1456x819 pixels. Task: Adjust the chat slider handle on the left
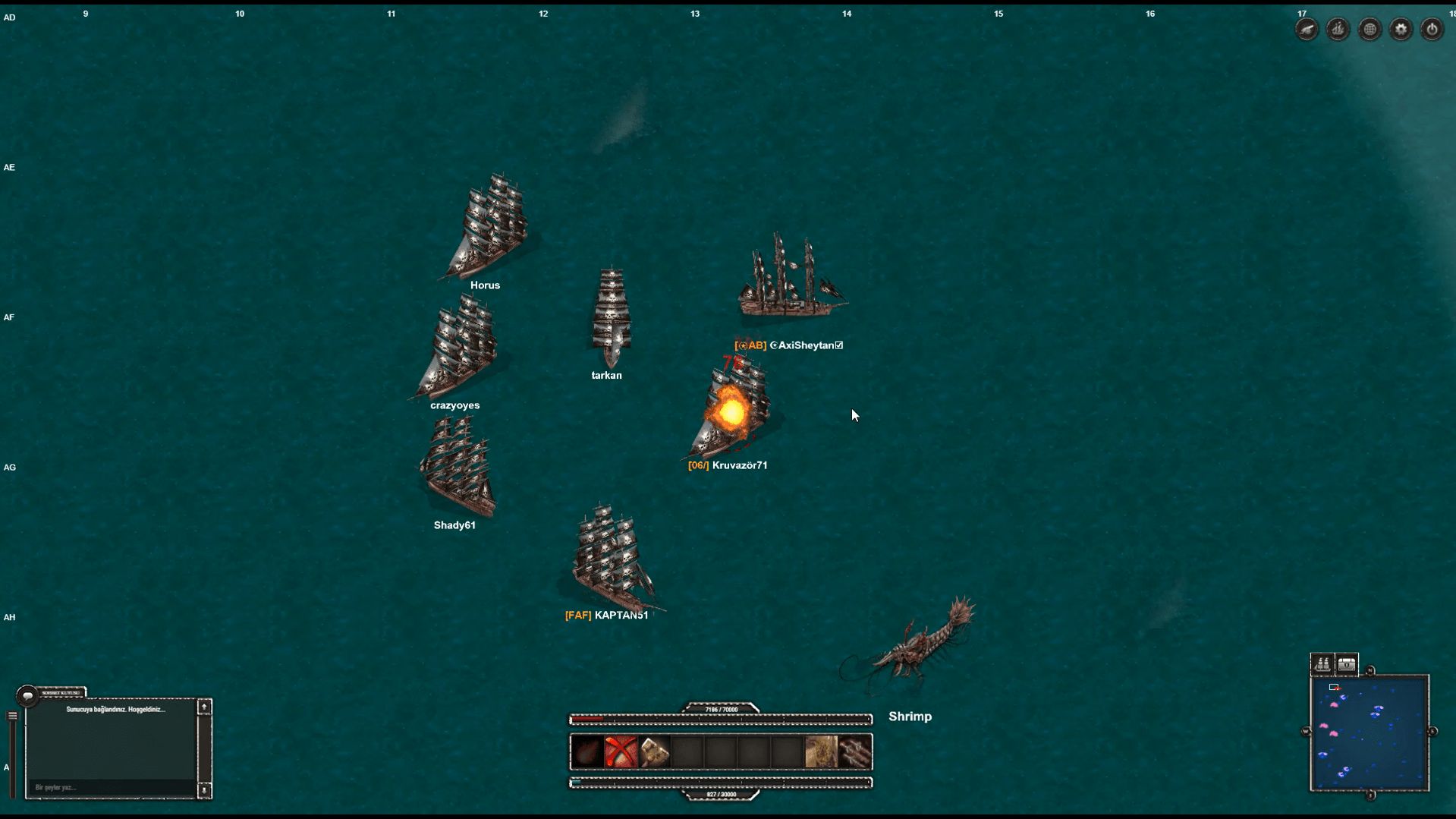click(12, 716)
